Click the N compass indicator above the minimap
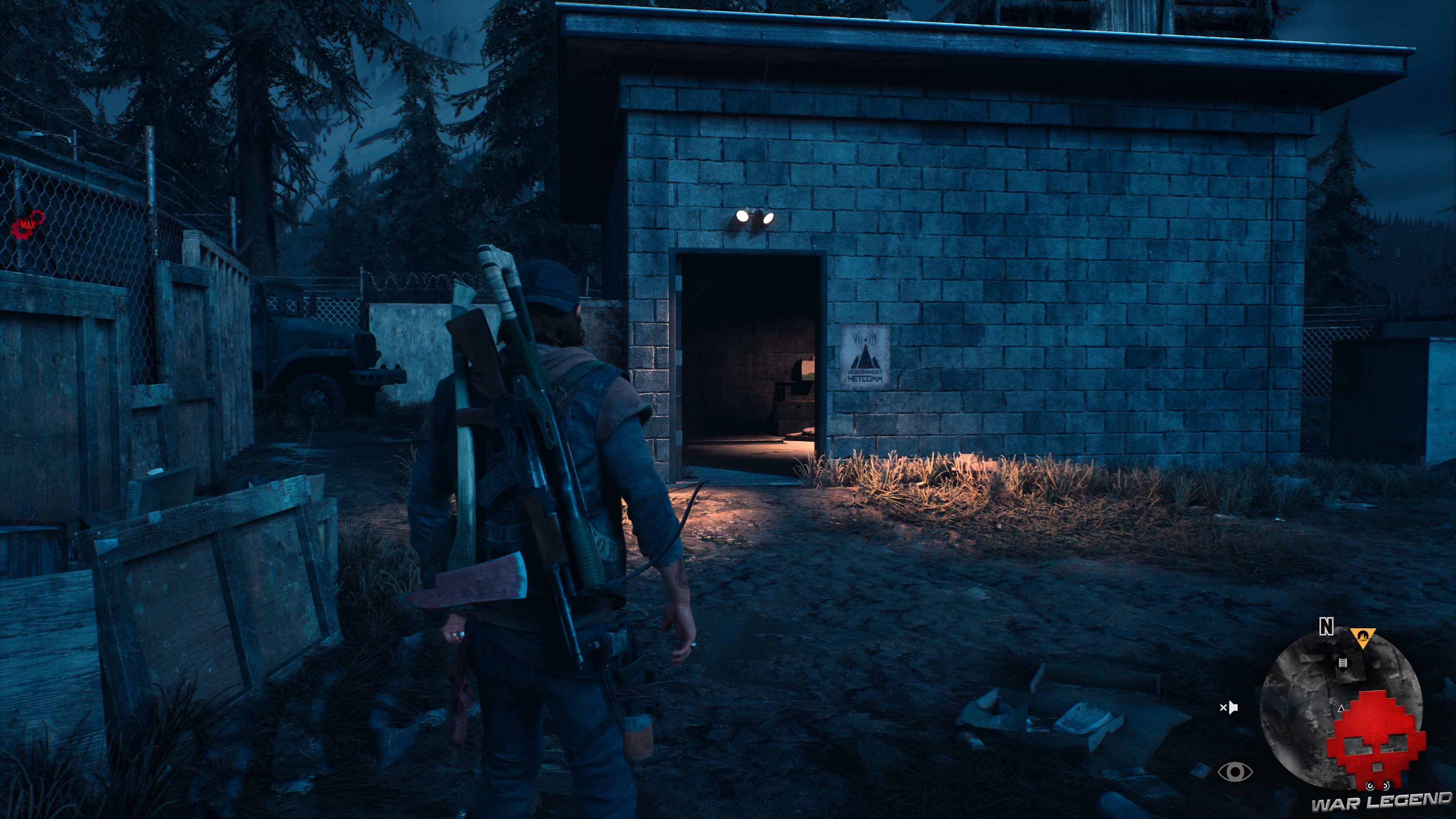The width and height of the screenshot is (1456, 819). pyautogui.click(x=1327, y=626)
